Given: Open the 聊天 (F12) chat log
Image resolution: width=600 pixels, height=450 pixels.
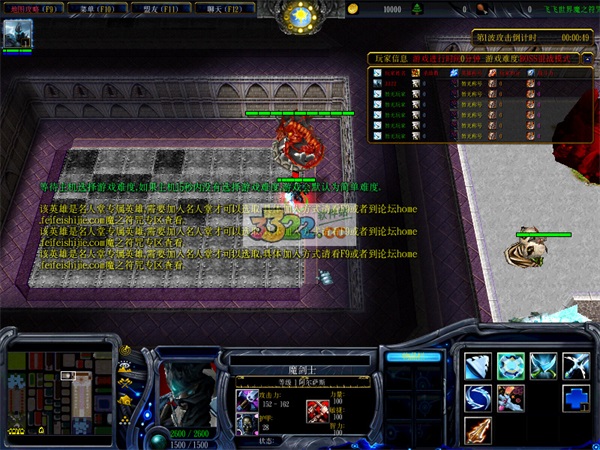Looking at the screenshot, I should tap(221, 9).
